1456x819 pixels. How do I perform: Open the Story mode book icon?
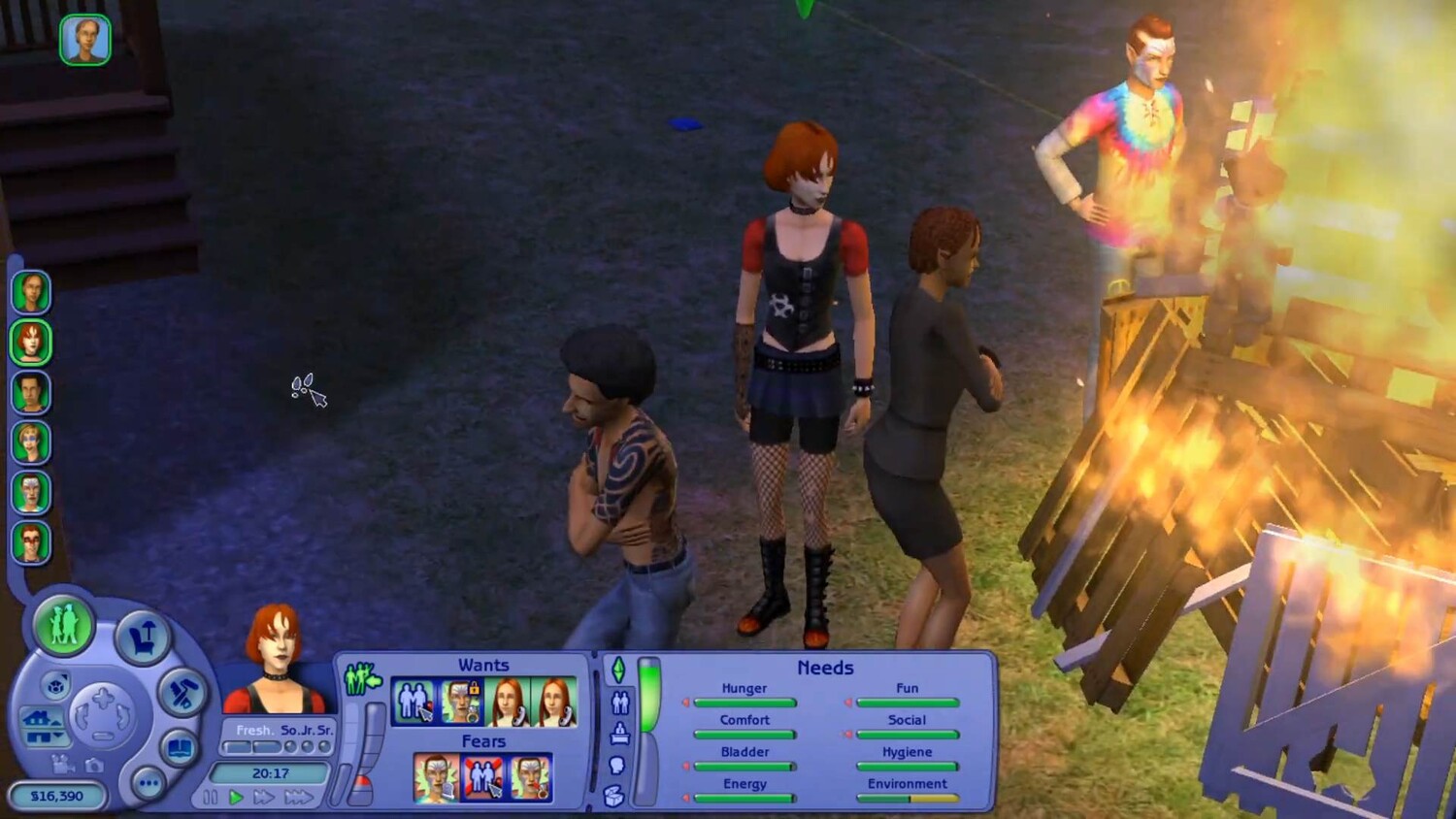(x=180, y=748)
